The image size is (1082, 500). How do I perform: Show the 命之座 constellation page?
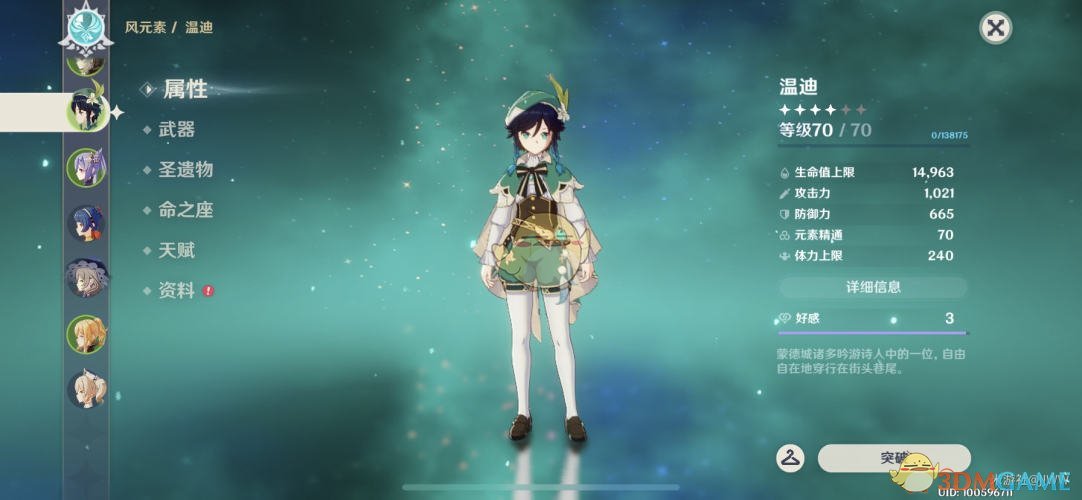coord(185,210)
